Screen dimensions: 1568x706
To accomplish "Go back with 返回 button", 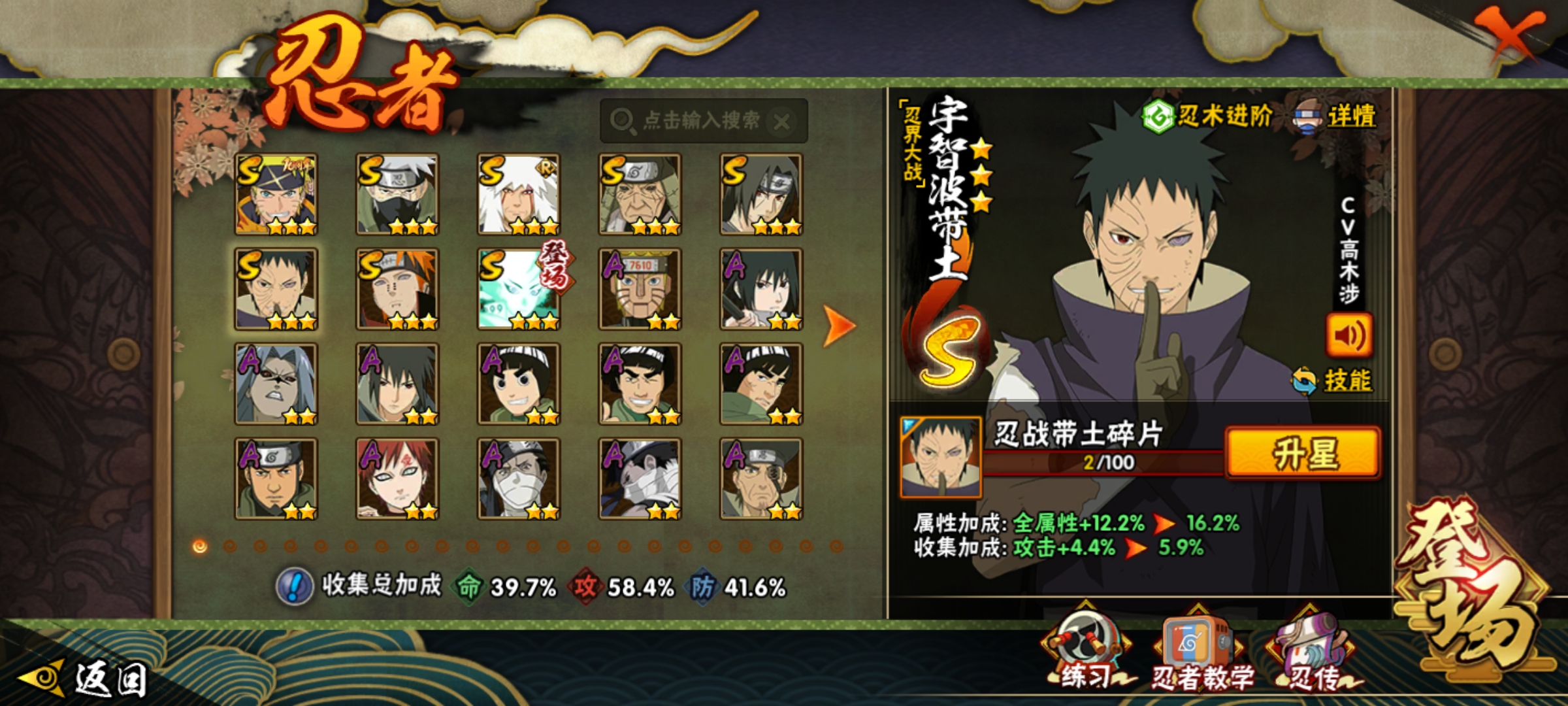I will tap(85, 679).
